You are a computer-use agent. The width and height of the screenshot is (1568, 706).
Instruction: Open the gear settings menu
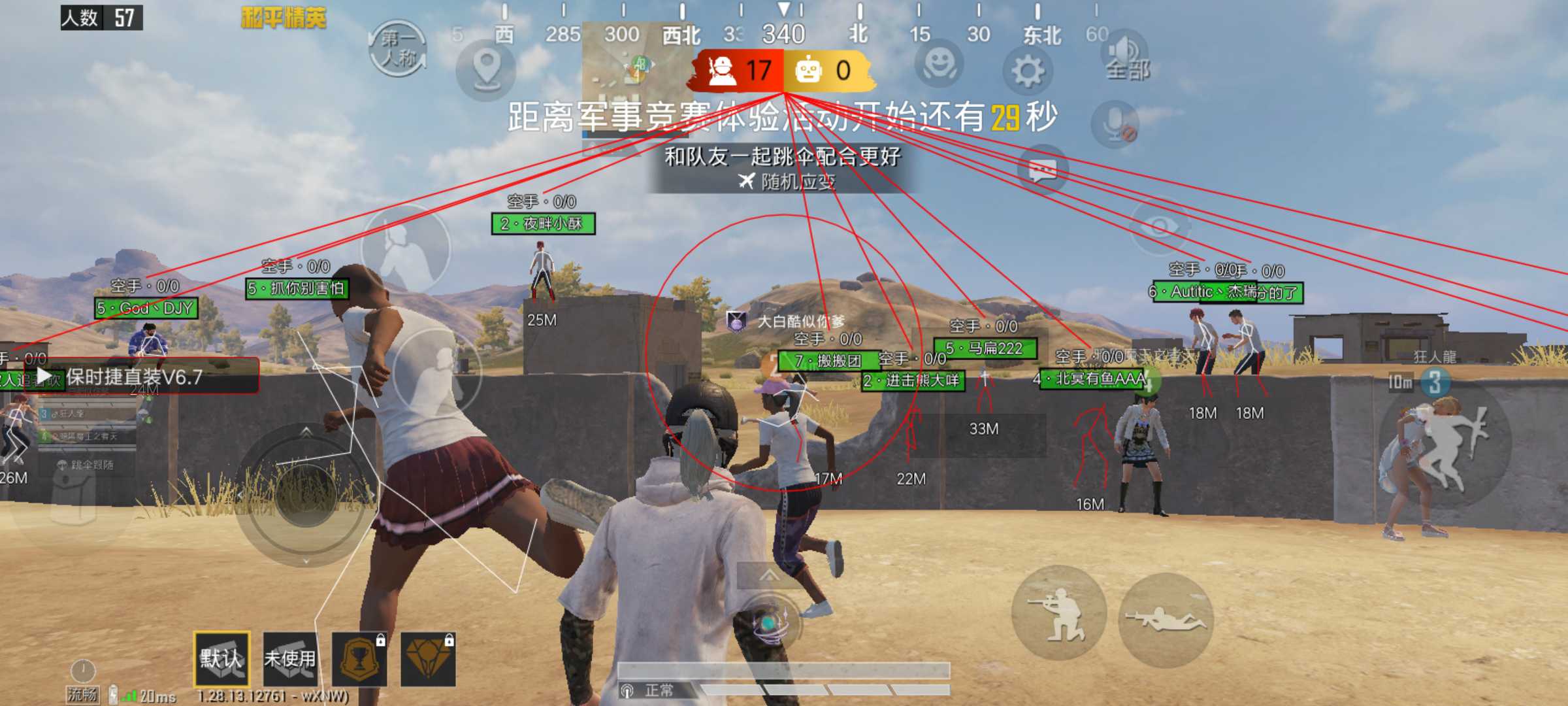pyautogui.click(x=1027, y=70)
